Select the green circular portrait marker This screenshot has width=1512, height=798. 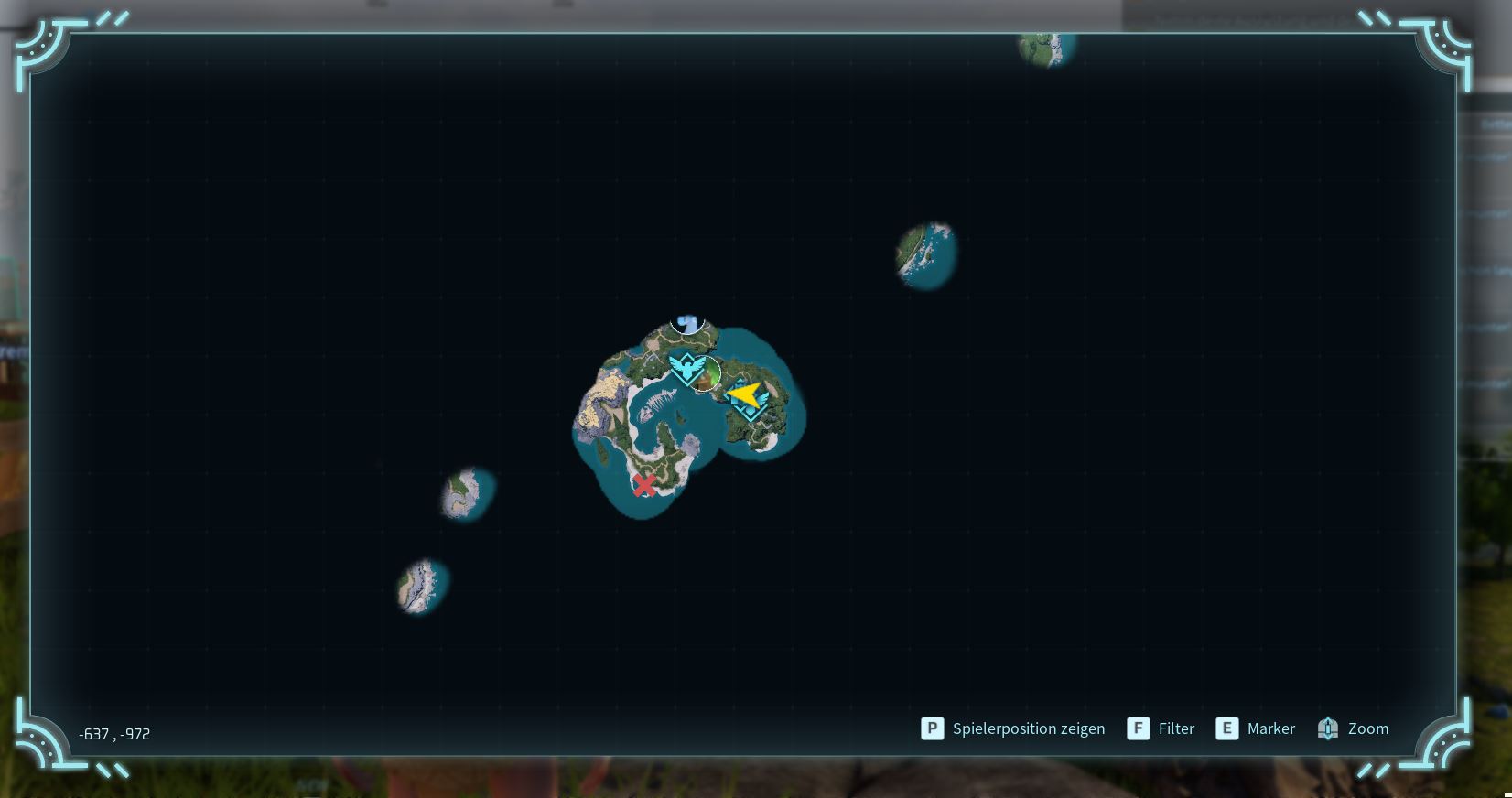706,375
